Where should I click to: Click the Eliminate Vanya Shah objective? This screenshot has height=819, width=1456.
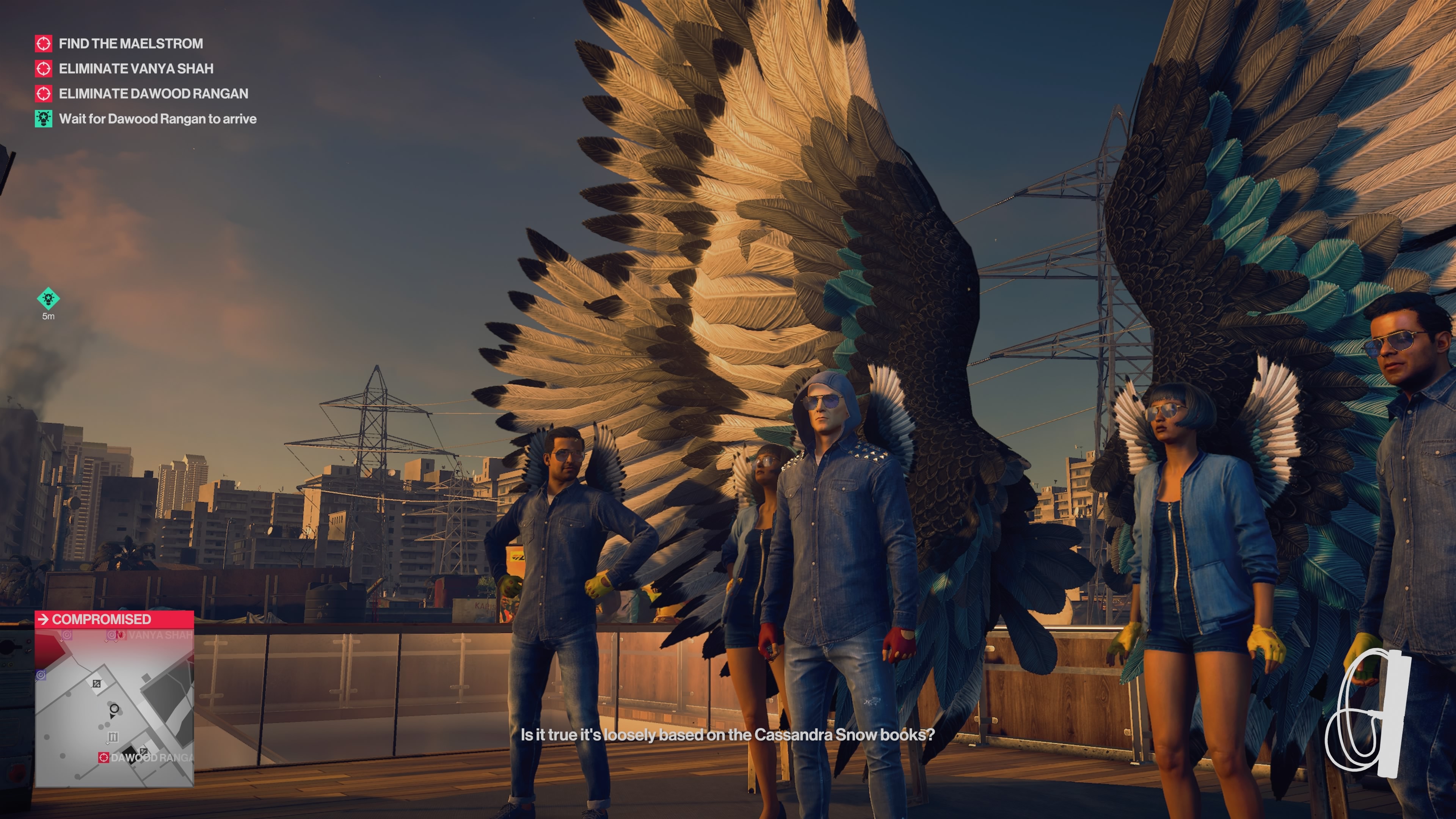pyautogui.click(x=136, y=68)
